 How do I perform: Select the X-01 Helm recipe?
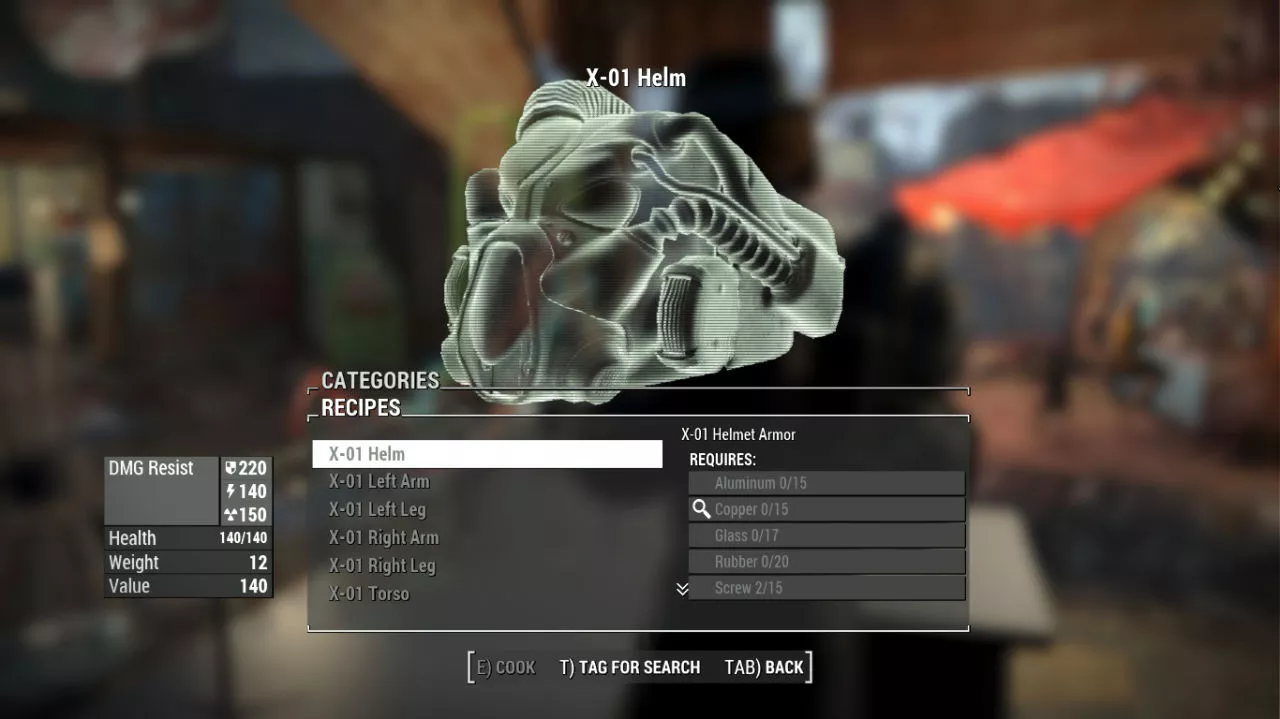pyautogui.click(x=487, y=454)
